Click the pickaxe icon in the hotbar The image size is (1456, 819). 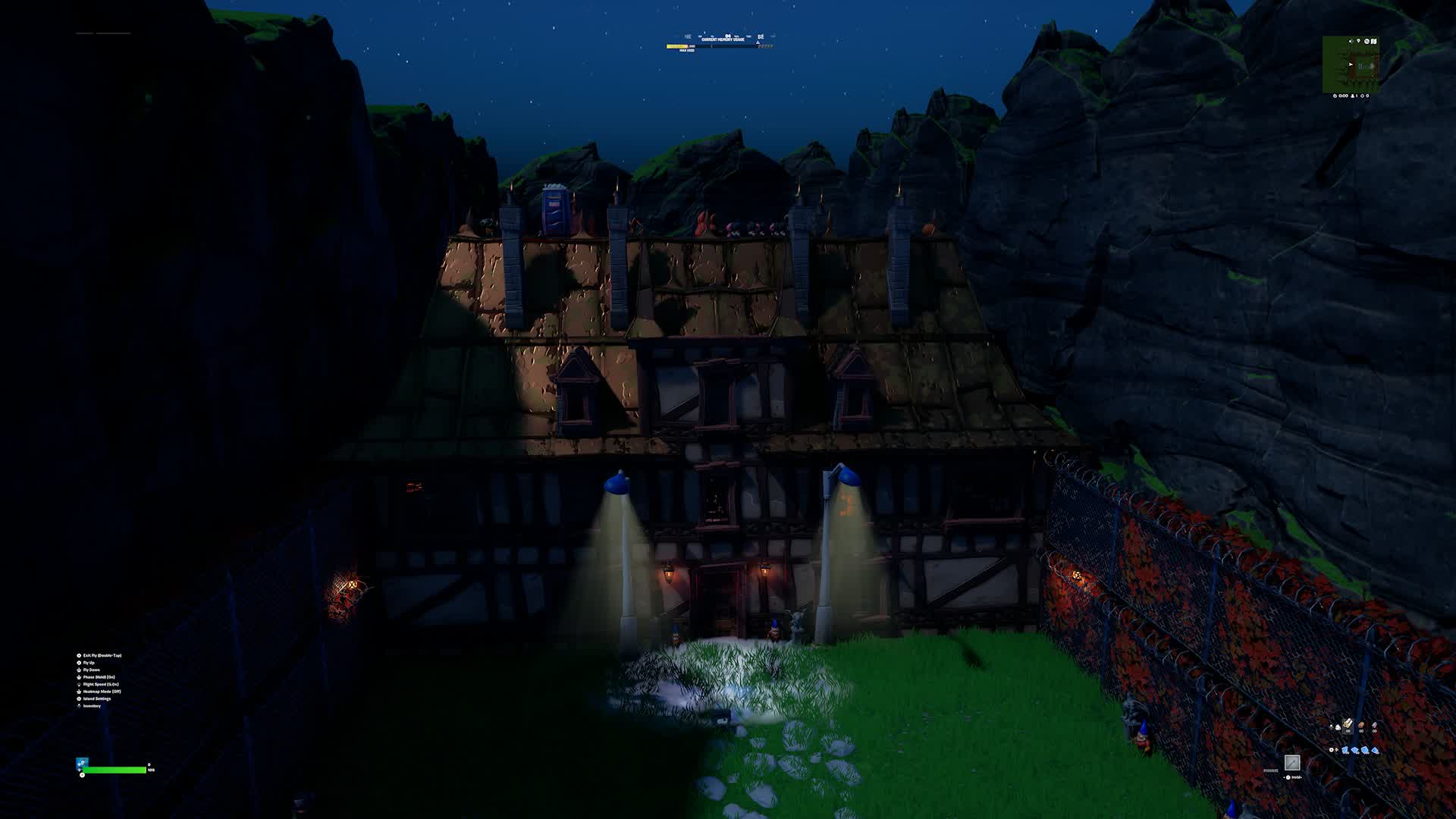pos(1292,763)
